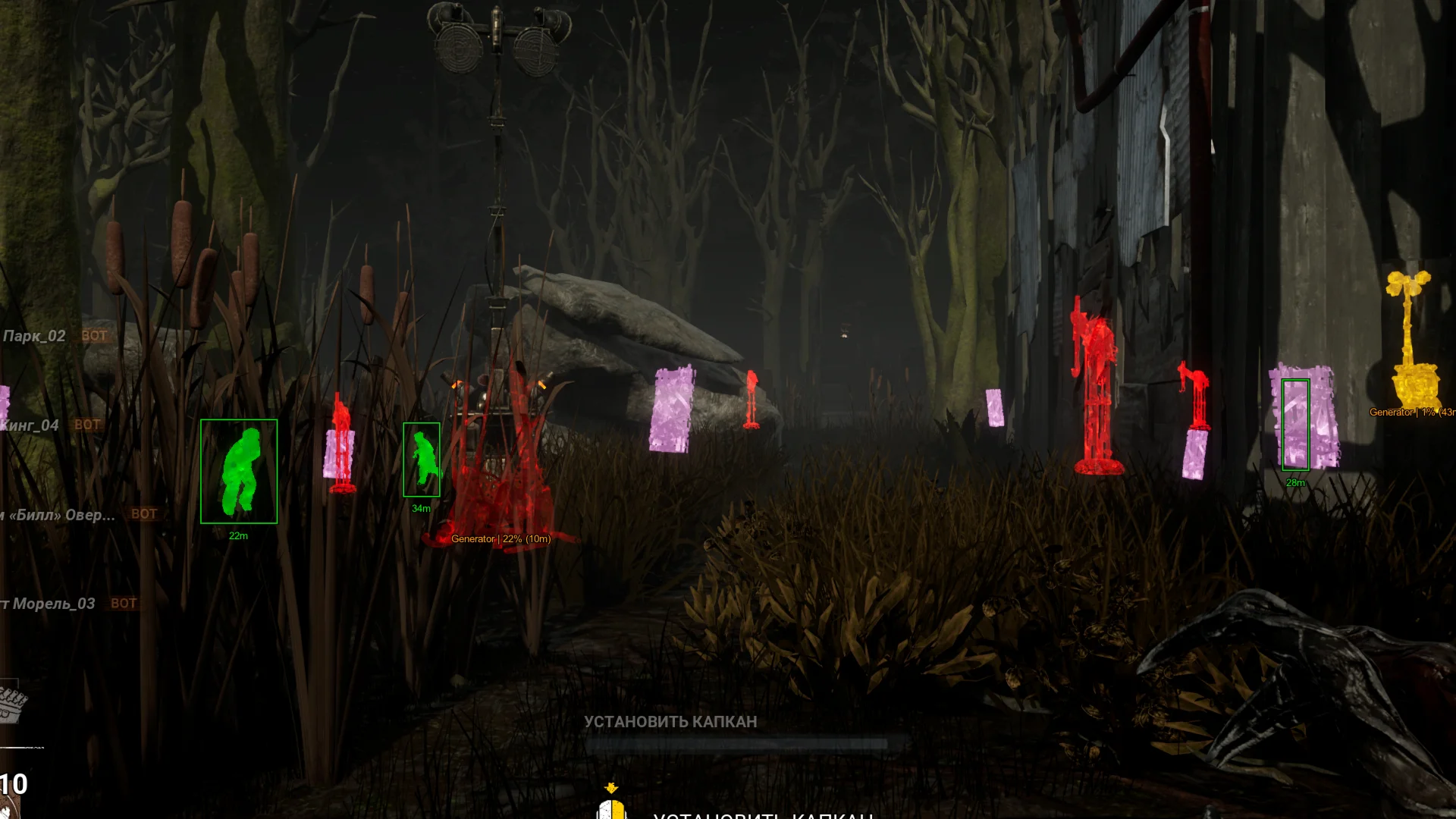Select the green survivor marked 22m
The width and height of the screenshot is (1456, 819).
239,472
